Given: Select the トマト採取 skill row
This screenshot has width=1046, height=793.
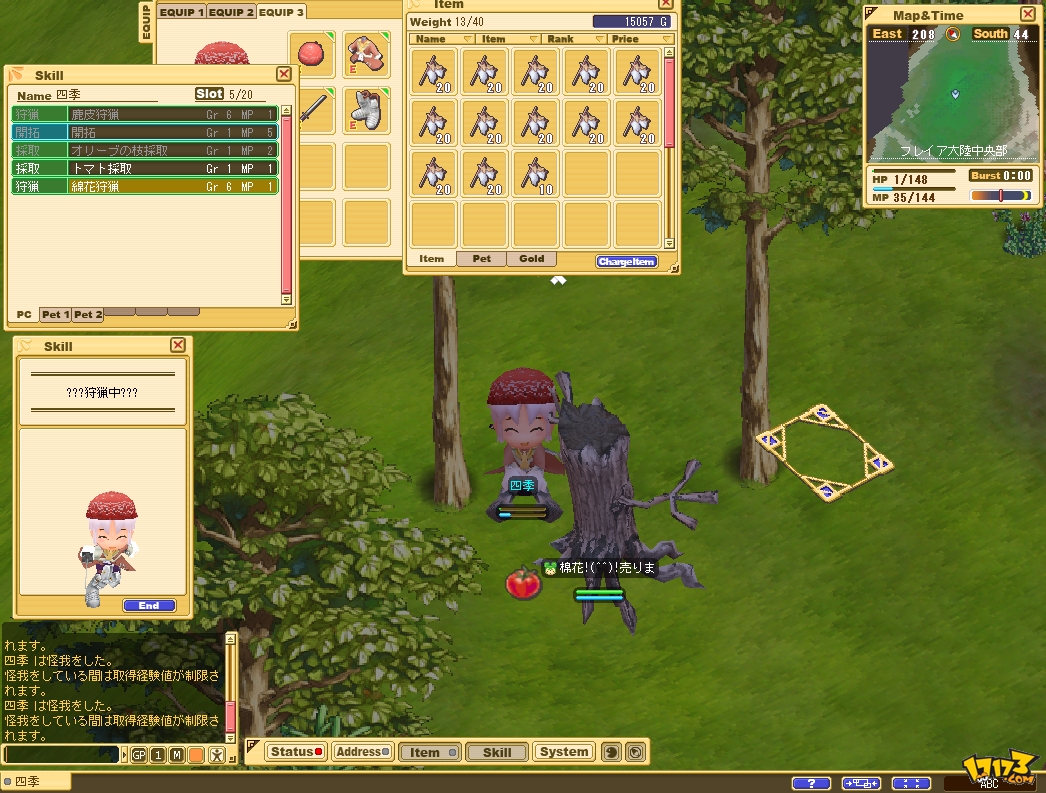Looking at the screenshot, I should coord(144,168).
